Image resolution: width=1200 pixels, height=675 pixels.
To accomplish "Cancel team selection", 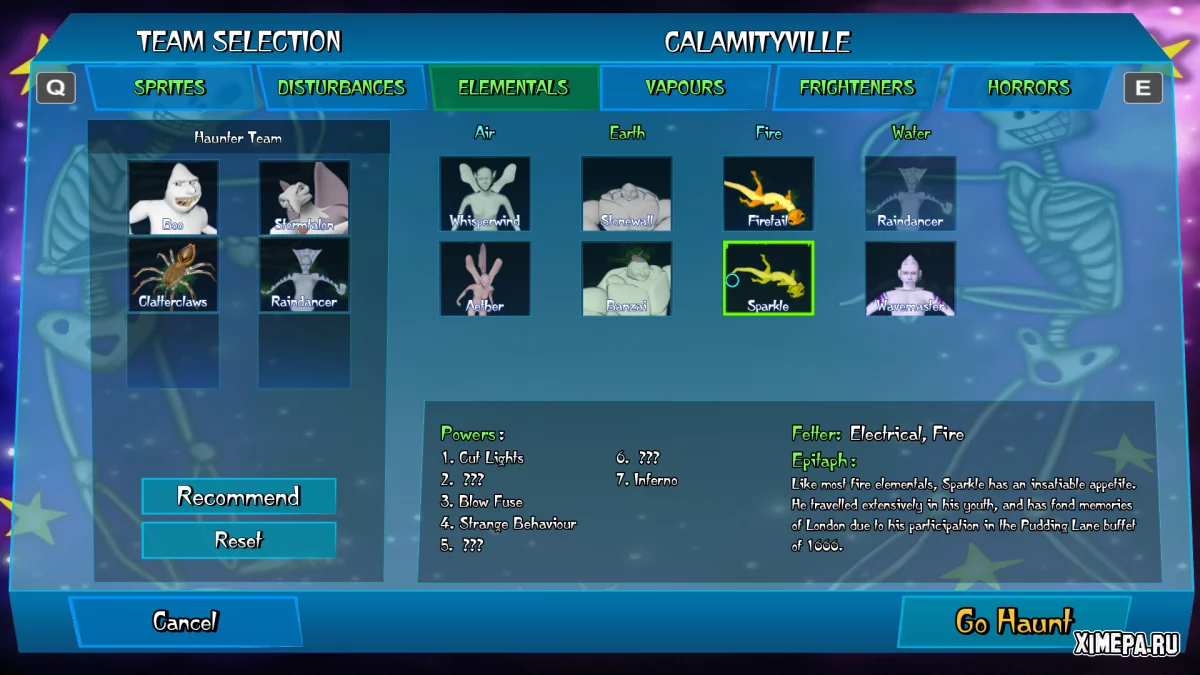I will click(185, 621).
